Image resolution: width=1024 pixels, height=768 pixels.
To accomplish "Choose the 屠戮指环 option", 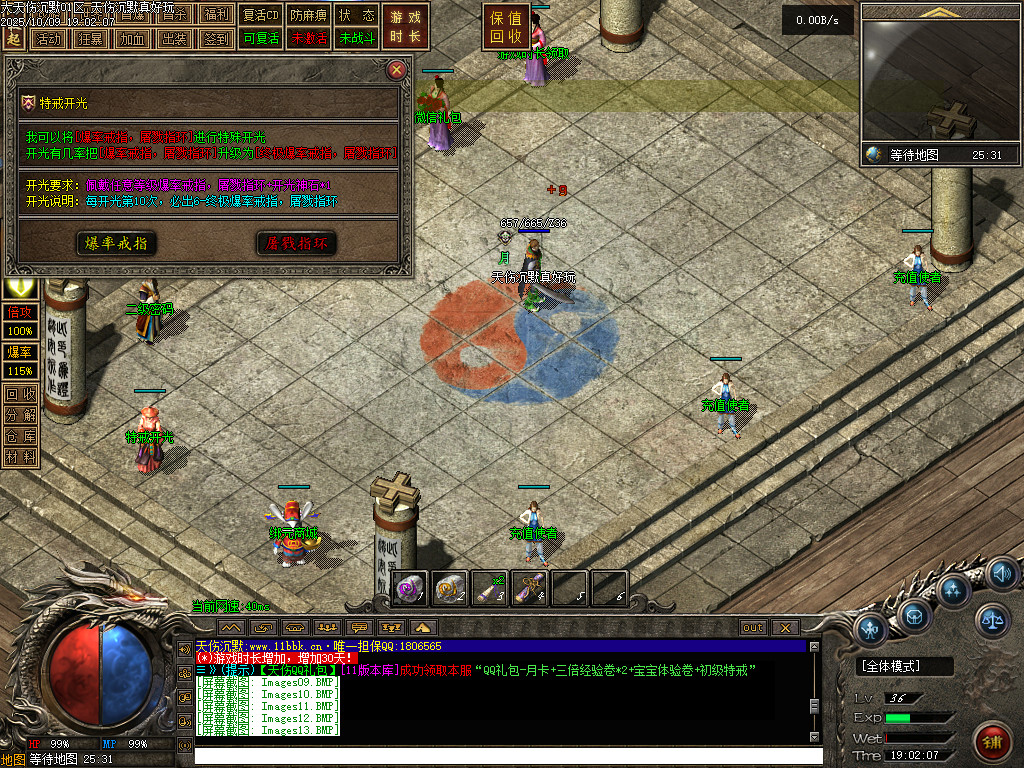I will pyautogui.click(x=296, y=243).
